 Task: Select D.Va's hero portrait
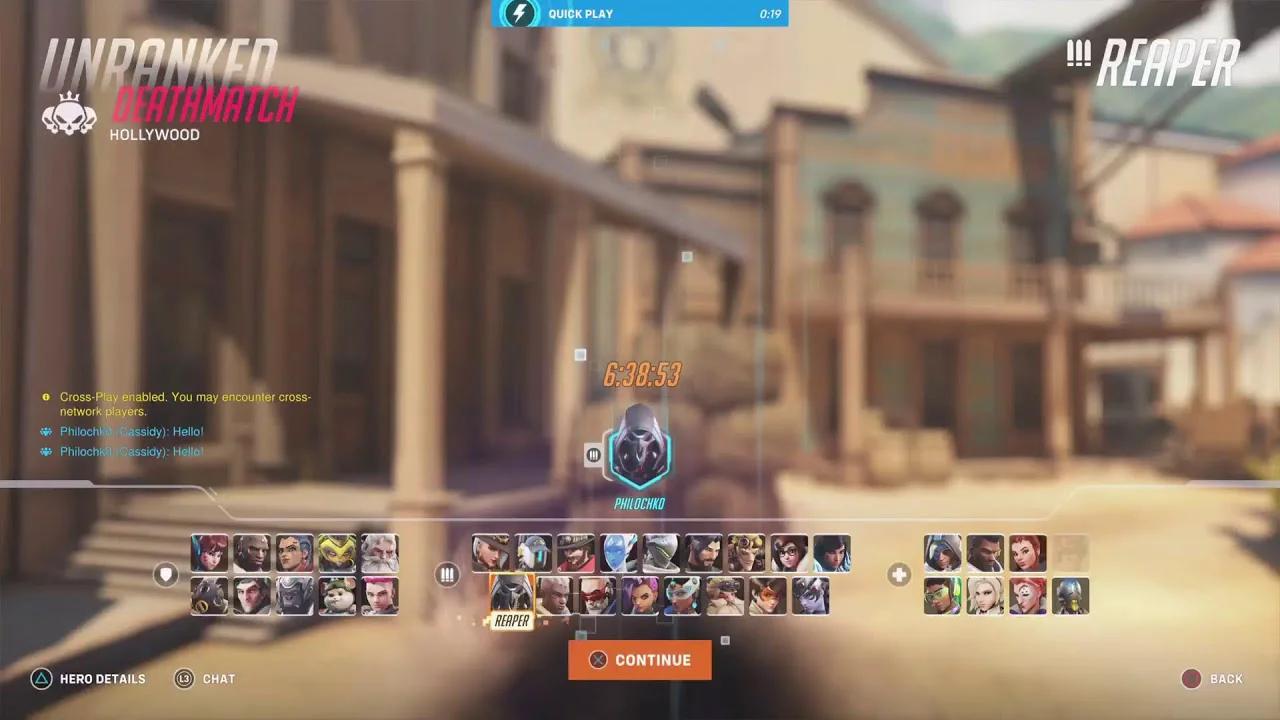[x=210, y=553]
